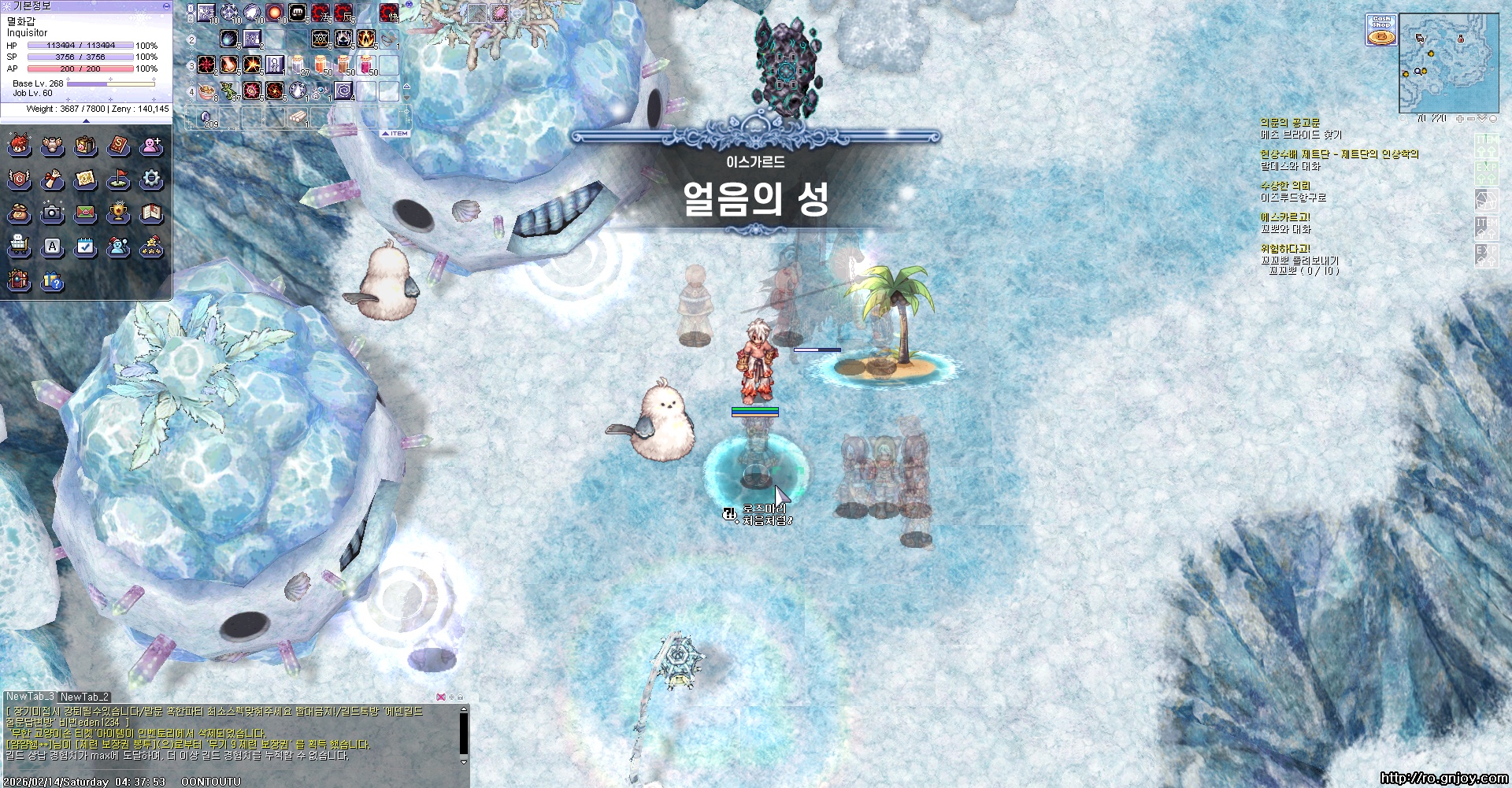Open the World Map icon
Viewport: 1512px width, 788px height.
tap(86, 181)
